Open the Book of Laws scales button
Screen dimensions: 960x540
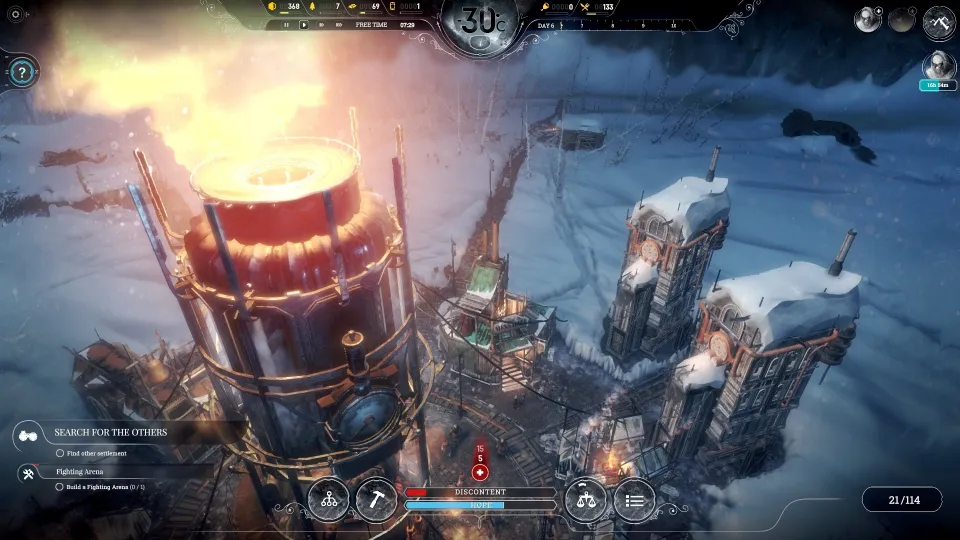585,500
